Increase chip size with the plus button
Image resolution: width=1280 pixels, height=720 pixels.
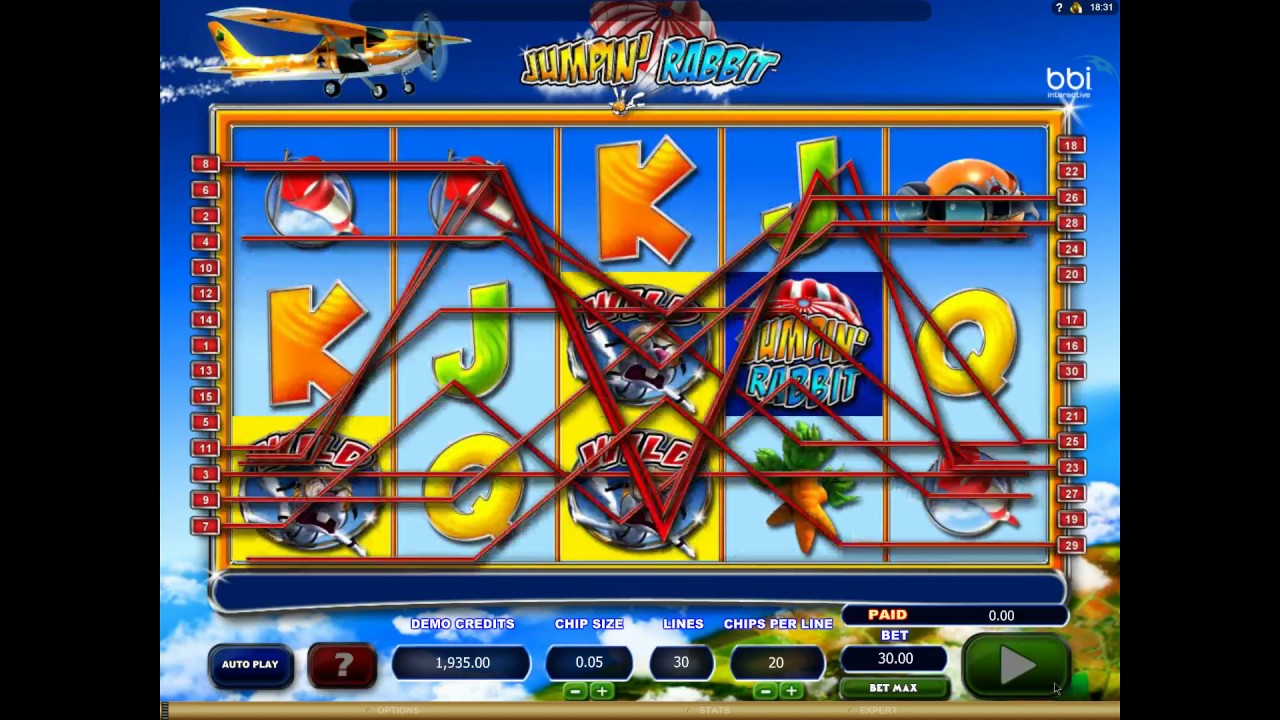point(602,691)
